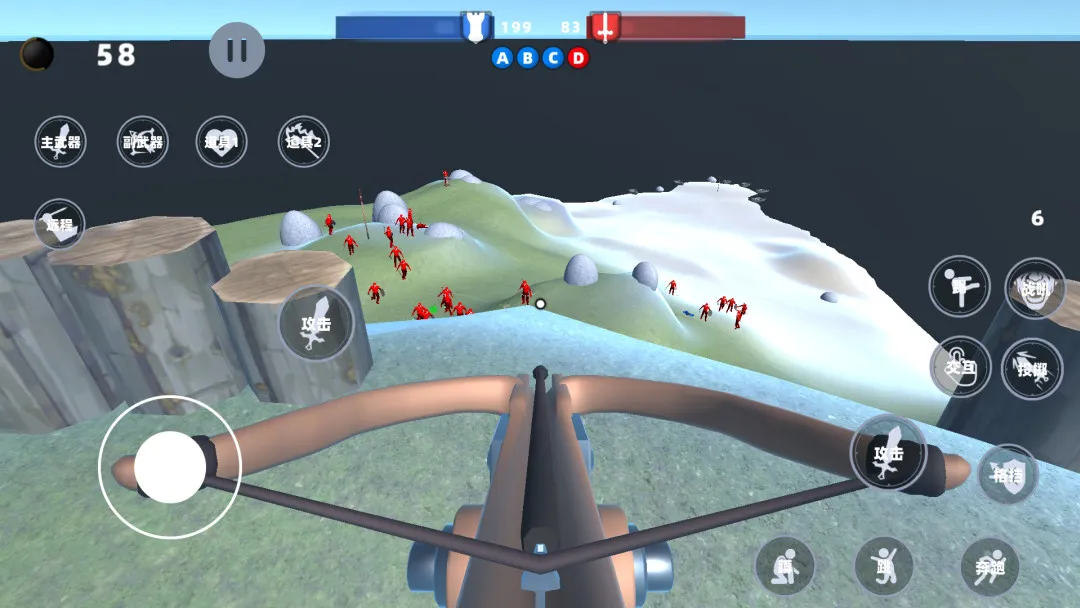This screenshot has width=1080, height=608.
Task: Select the 主武器 main weapon button
Action: 60,141
